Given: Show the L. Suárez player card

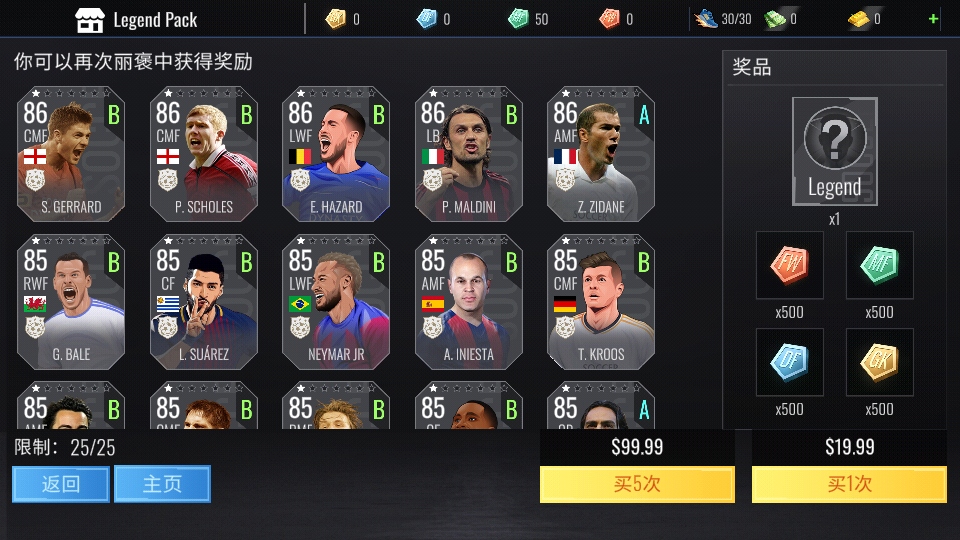Looking at the screenshot, I should [x=204, y=302].
